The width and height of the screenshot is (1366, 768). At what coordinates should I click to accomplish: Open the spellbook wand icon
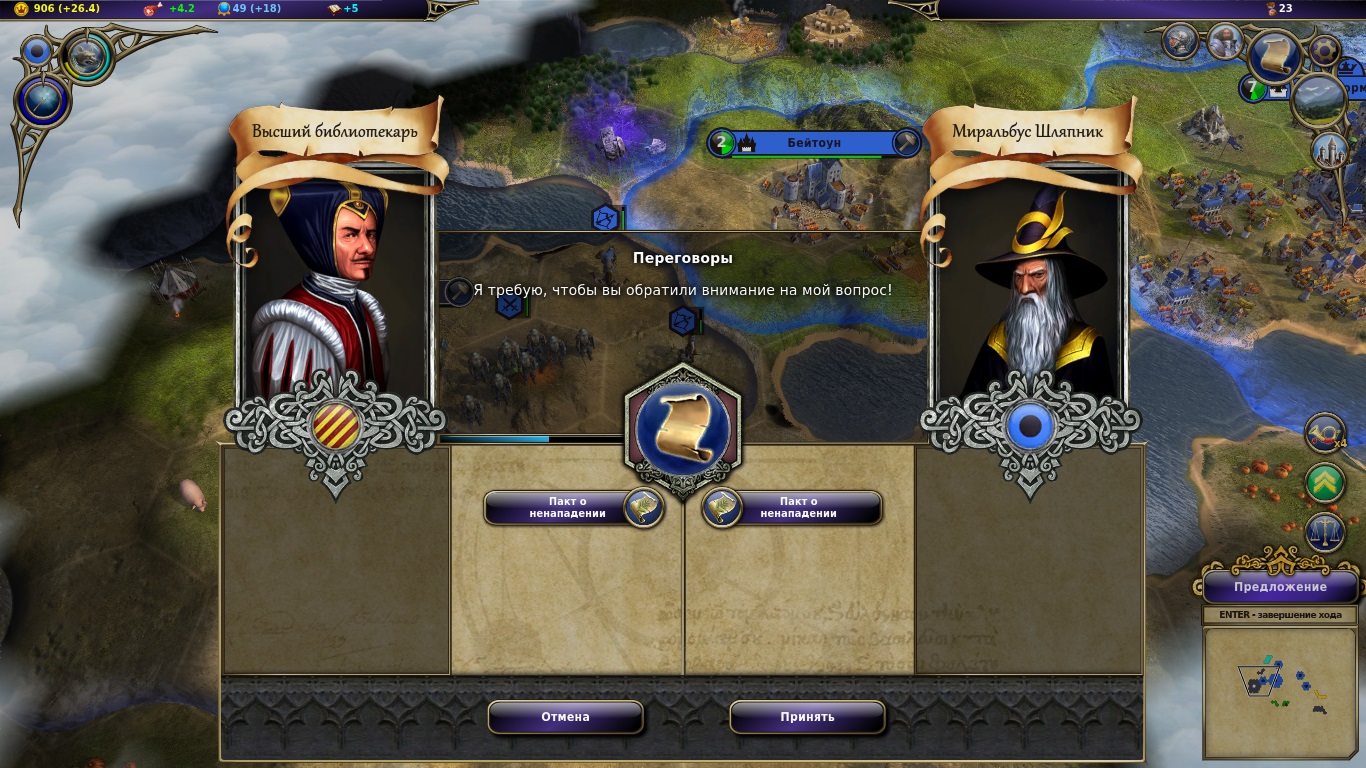(44, 102)
